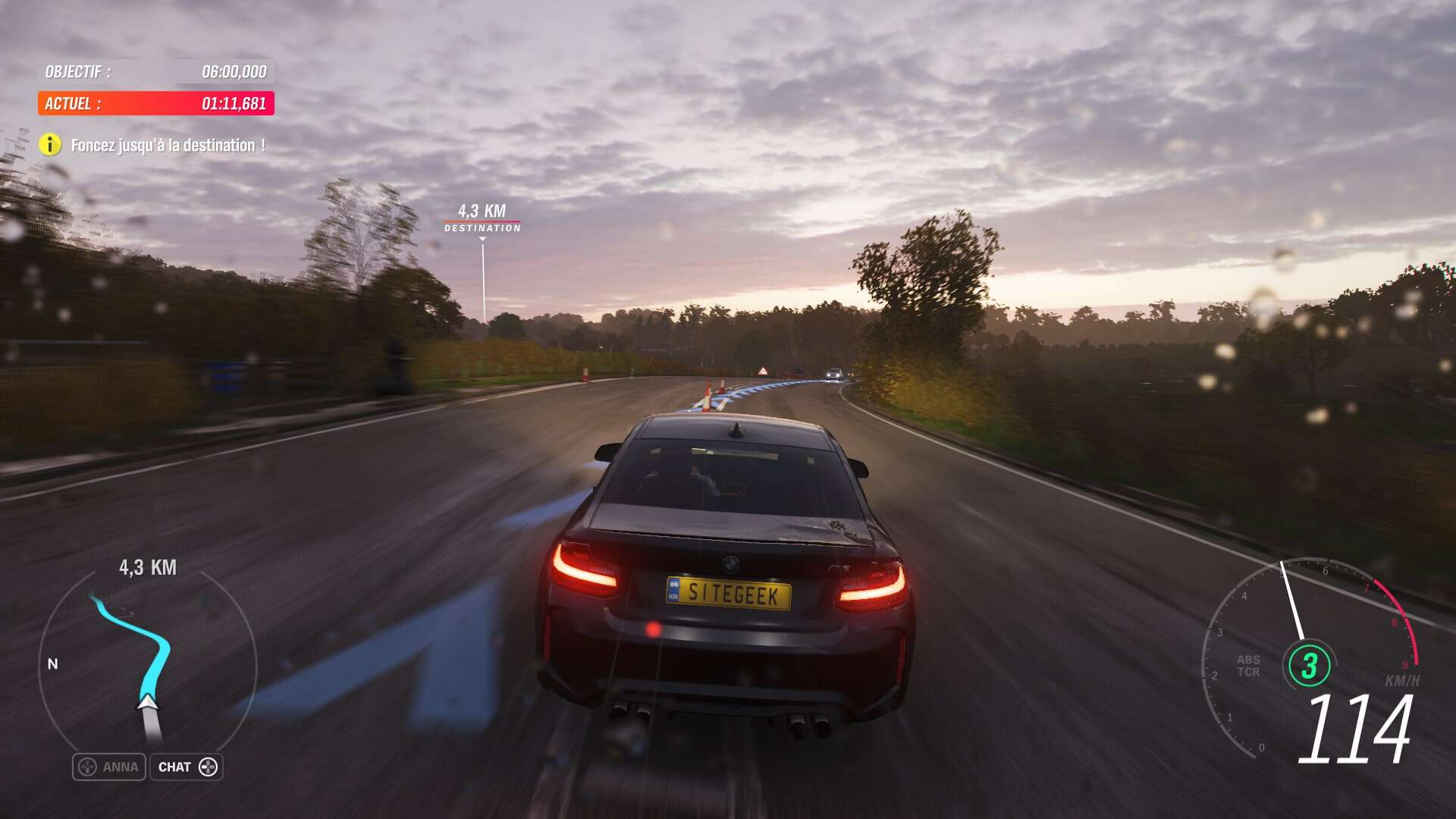Screen dimensions: 1456x819
Task: Select the yellow info objective hint icon
Action: tap(50, 145)
